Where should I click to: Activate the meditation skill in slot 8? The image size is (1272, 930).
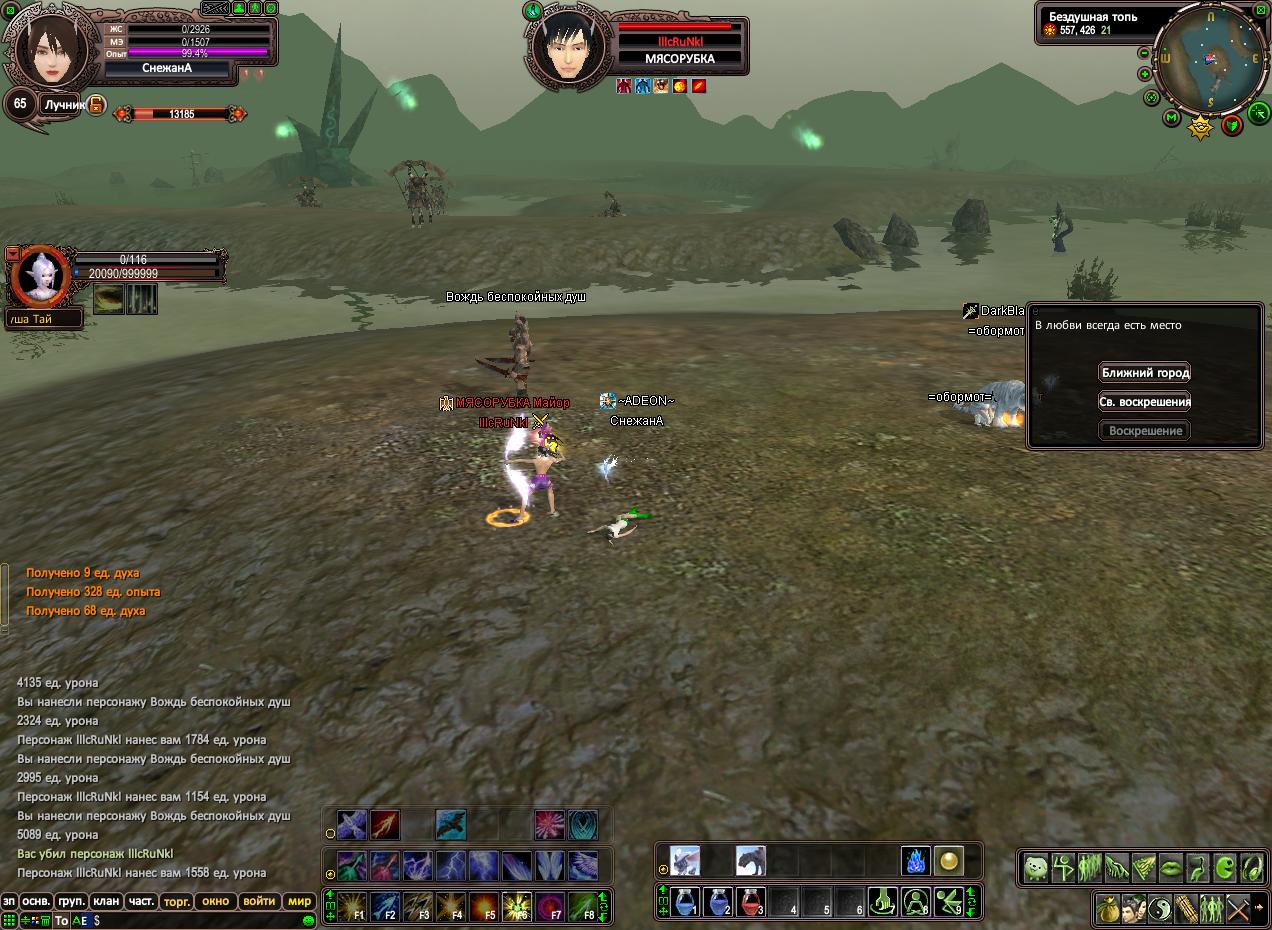pos(915,903)
